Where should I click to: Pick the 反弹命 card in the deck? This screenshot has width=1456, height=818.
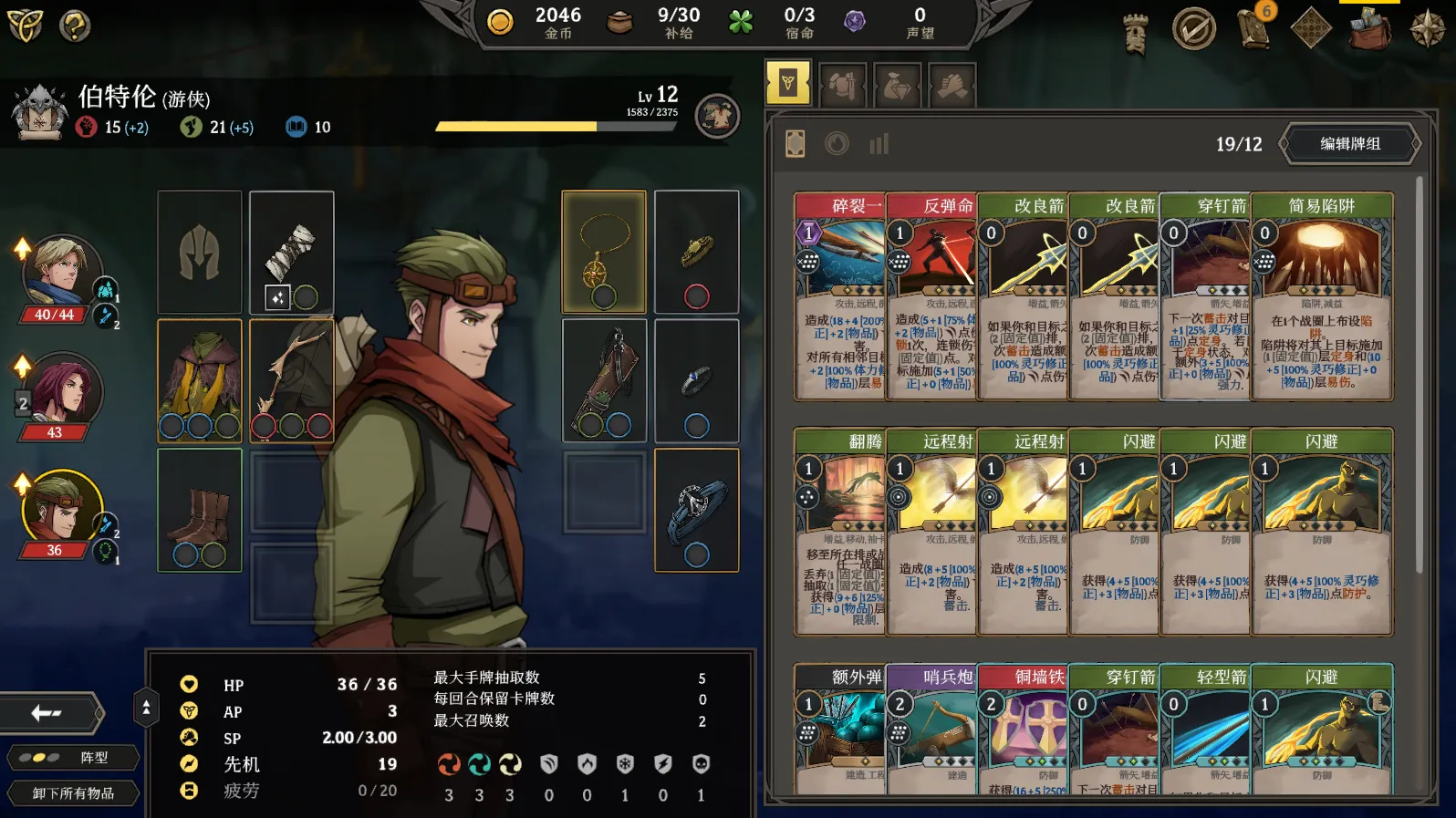931,295
